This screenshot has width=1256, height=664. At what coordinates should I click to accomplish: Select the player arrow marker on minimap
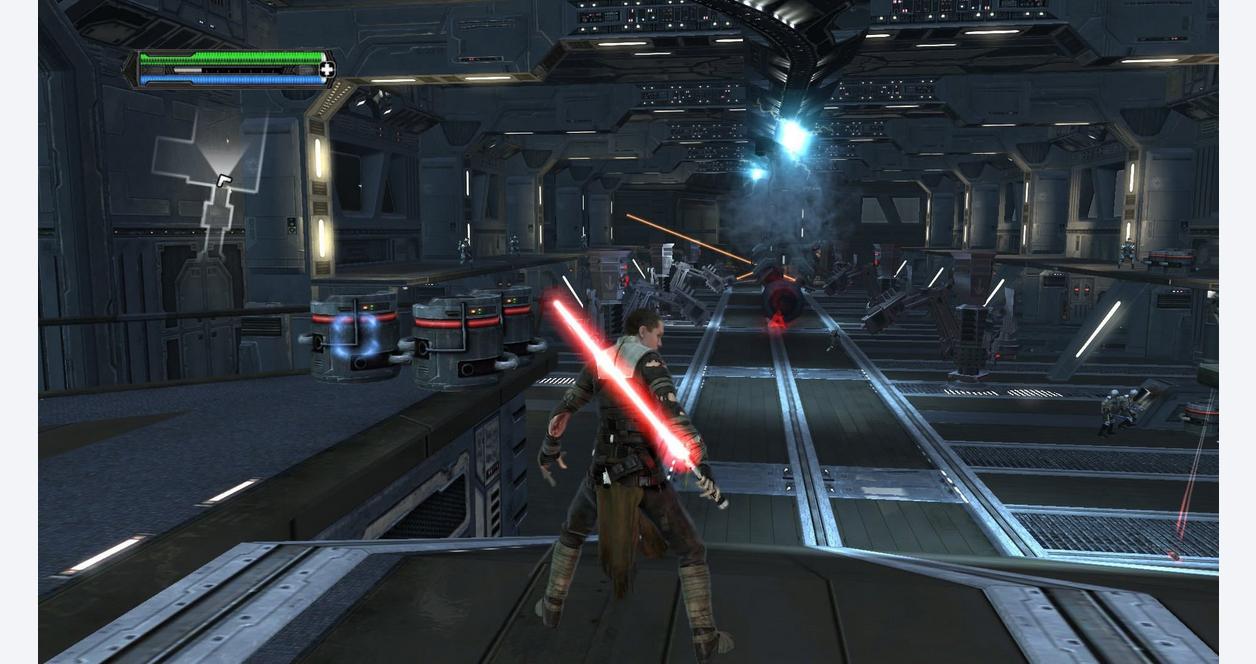[224, 180]
